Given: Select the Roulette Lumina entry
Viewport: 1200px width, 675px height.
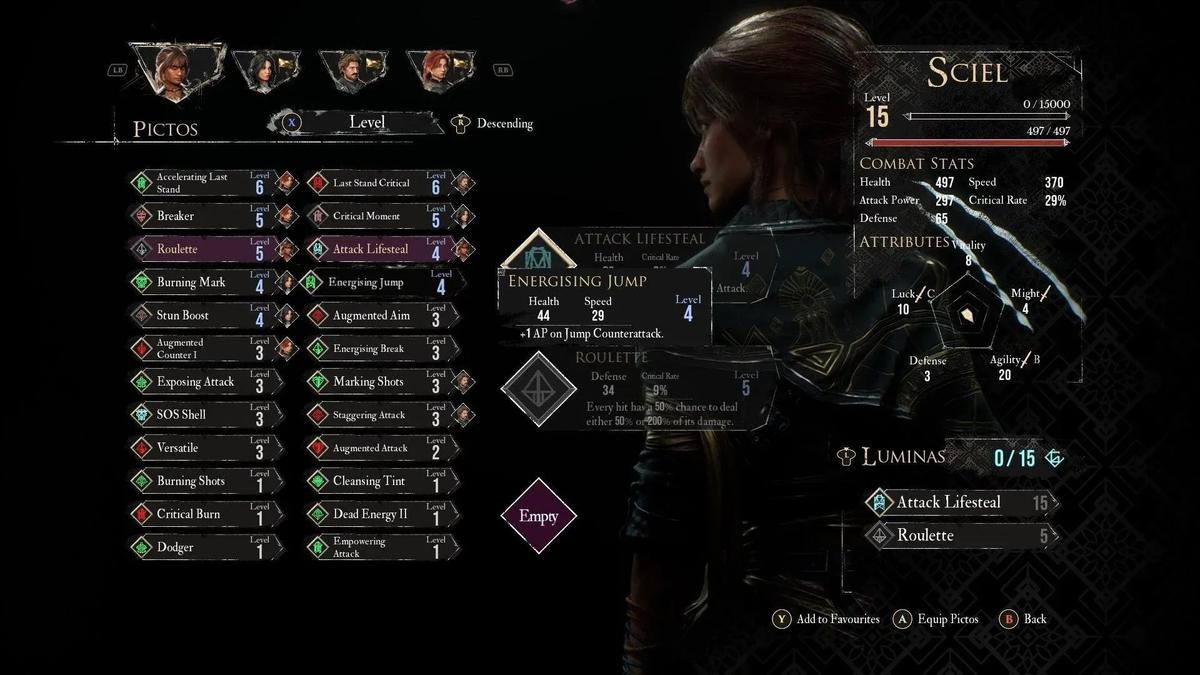Looking at the screenshot, I should coord(960,535).
